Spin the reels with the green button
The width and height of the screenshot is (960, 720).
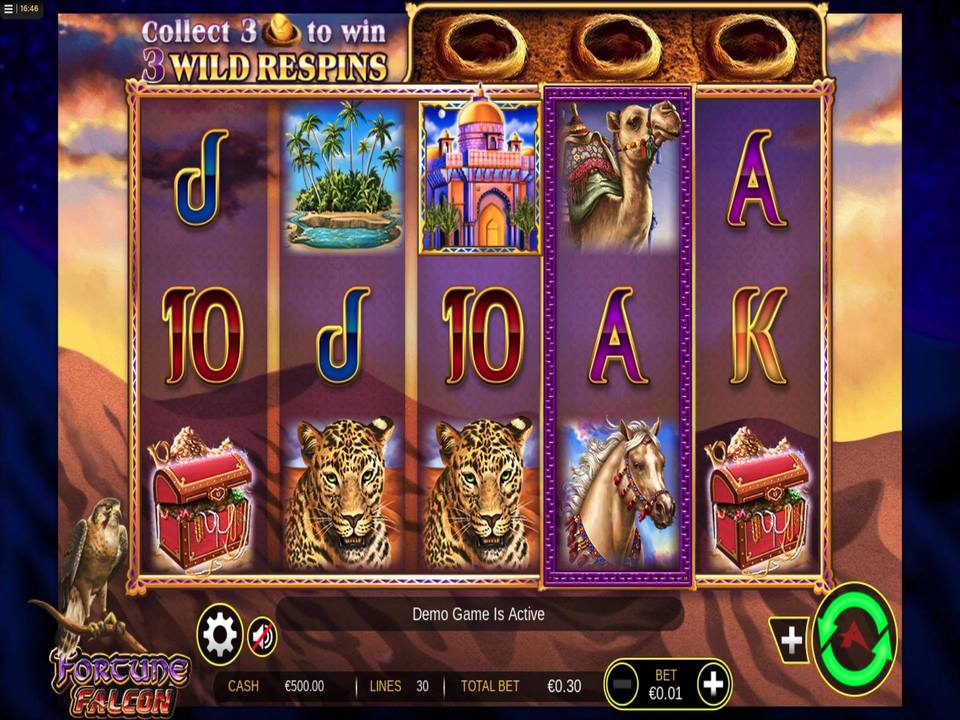[855, 638]
